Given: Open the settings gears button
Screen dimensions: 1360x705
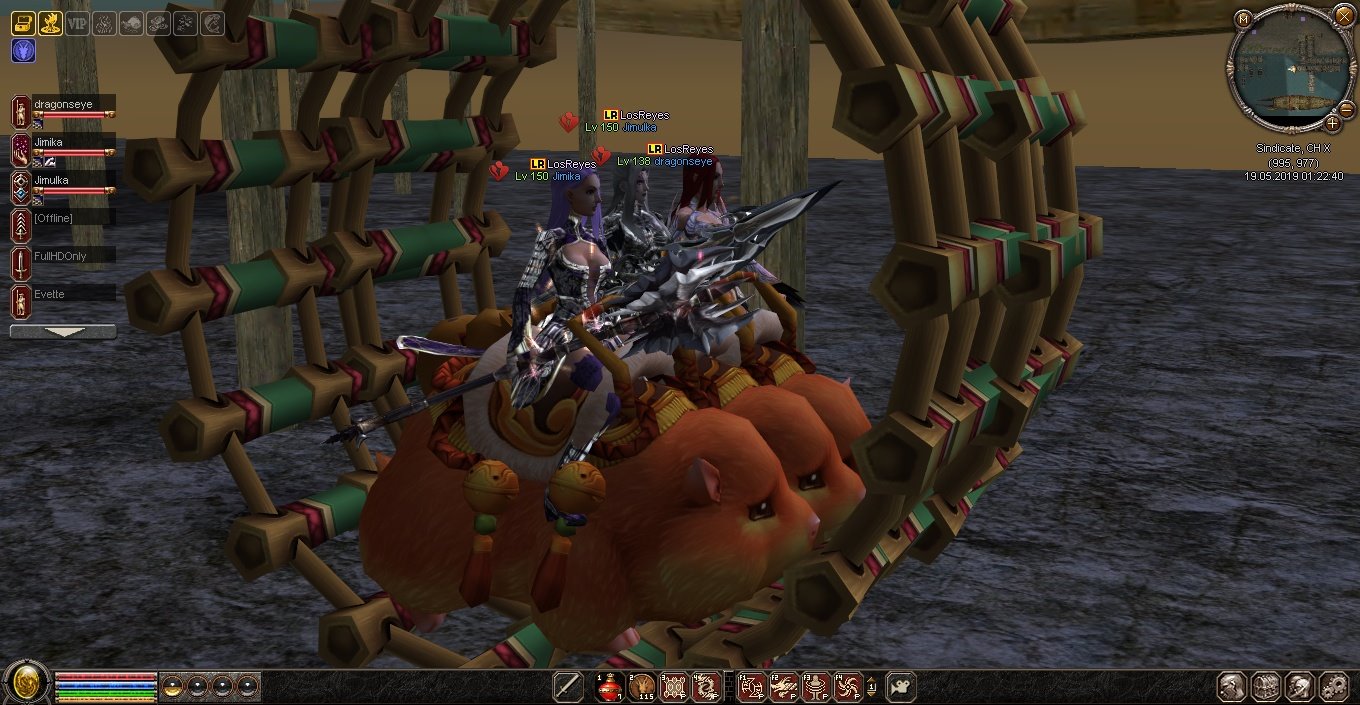Looking at the screenshot, I should pyautogui.click(x=1333, y=686).
